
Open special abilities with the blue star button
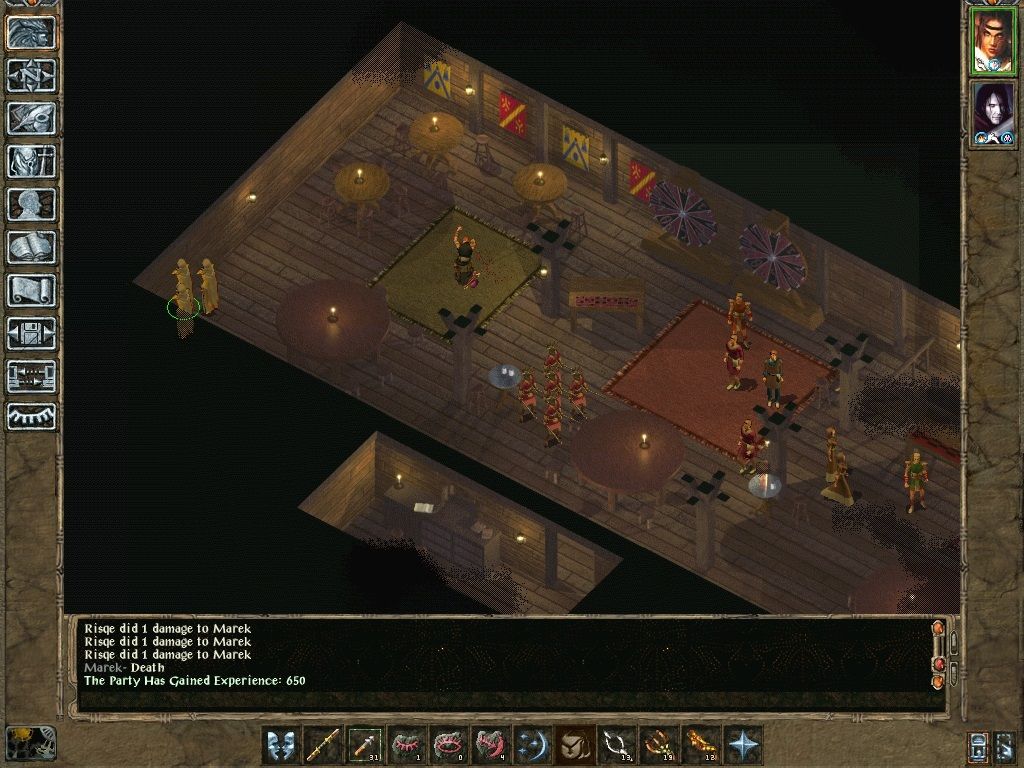(744, 746)
